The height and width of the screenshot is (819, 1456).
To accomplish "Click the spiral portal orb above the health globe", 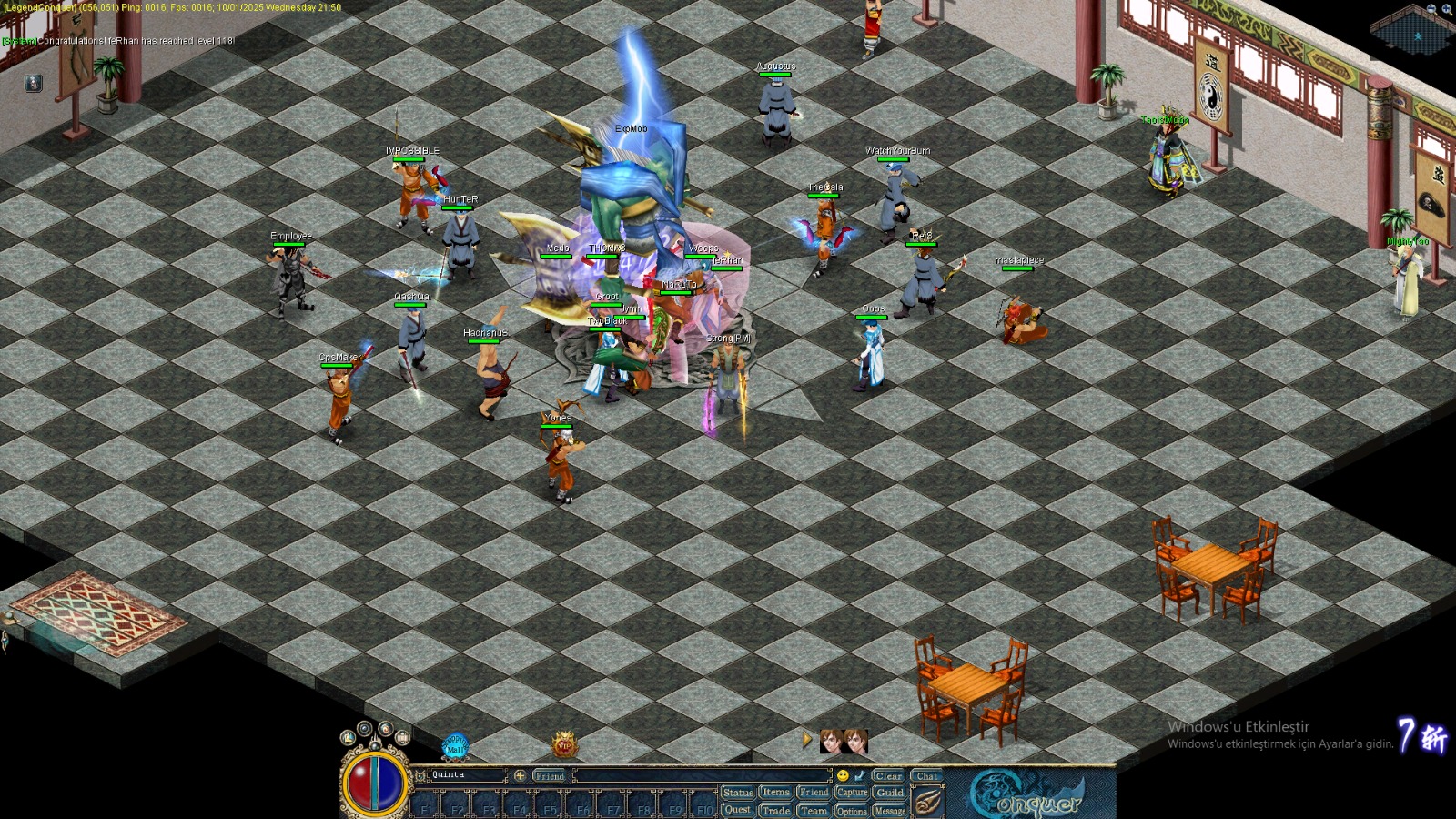I will click(x=385, y=728).
